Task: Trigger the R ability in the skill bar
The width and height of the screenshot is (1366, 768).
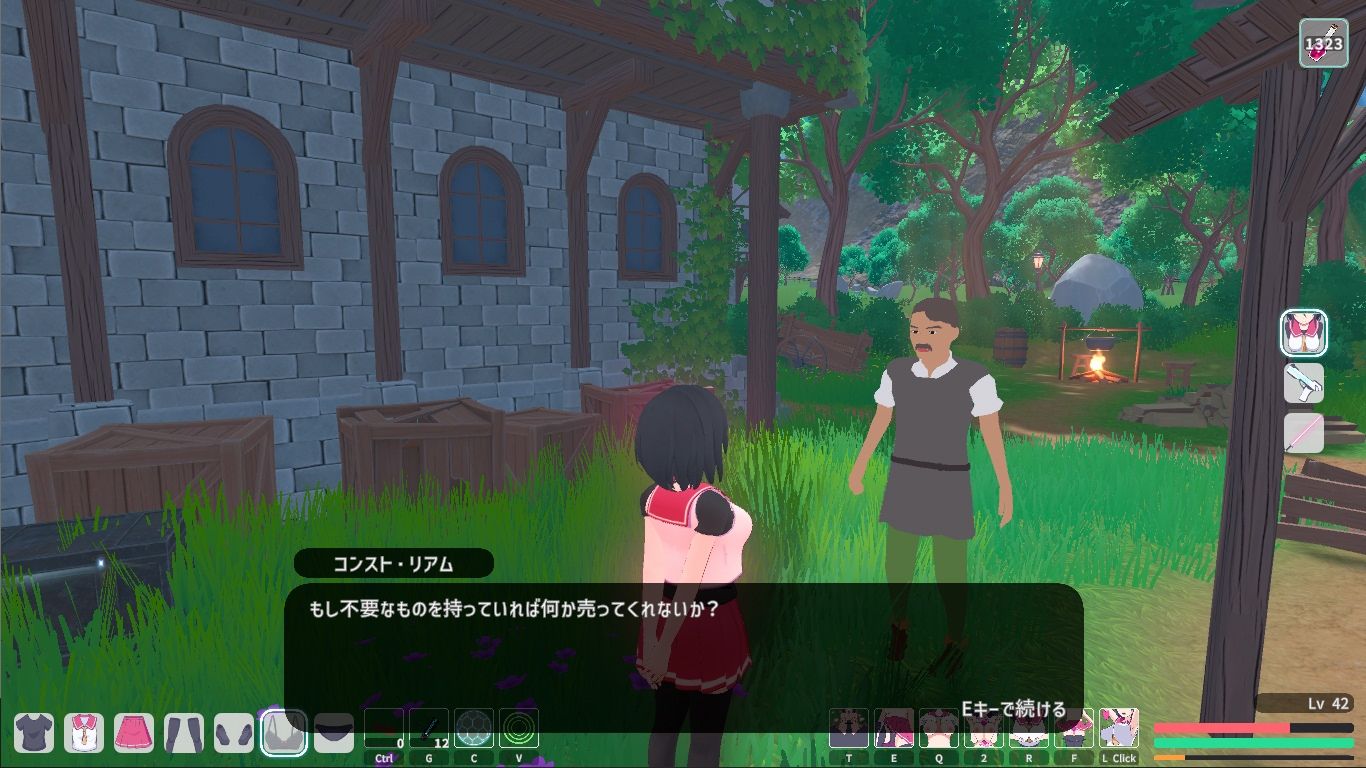Action: click(1029, 729)
